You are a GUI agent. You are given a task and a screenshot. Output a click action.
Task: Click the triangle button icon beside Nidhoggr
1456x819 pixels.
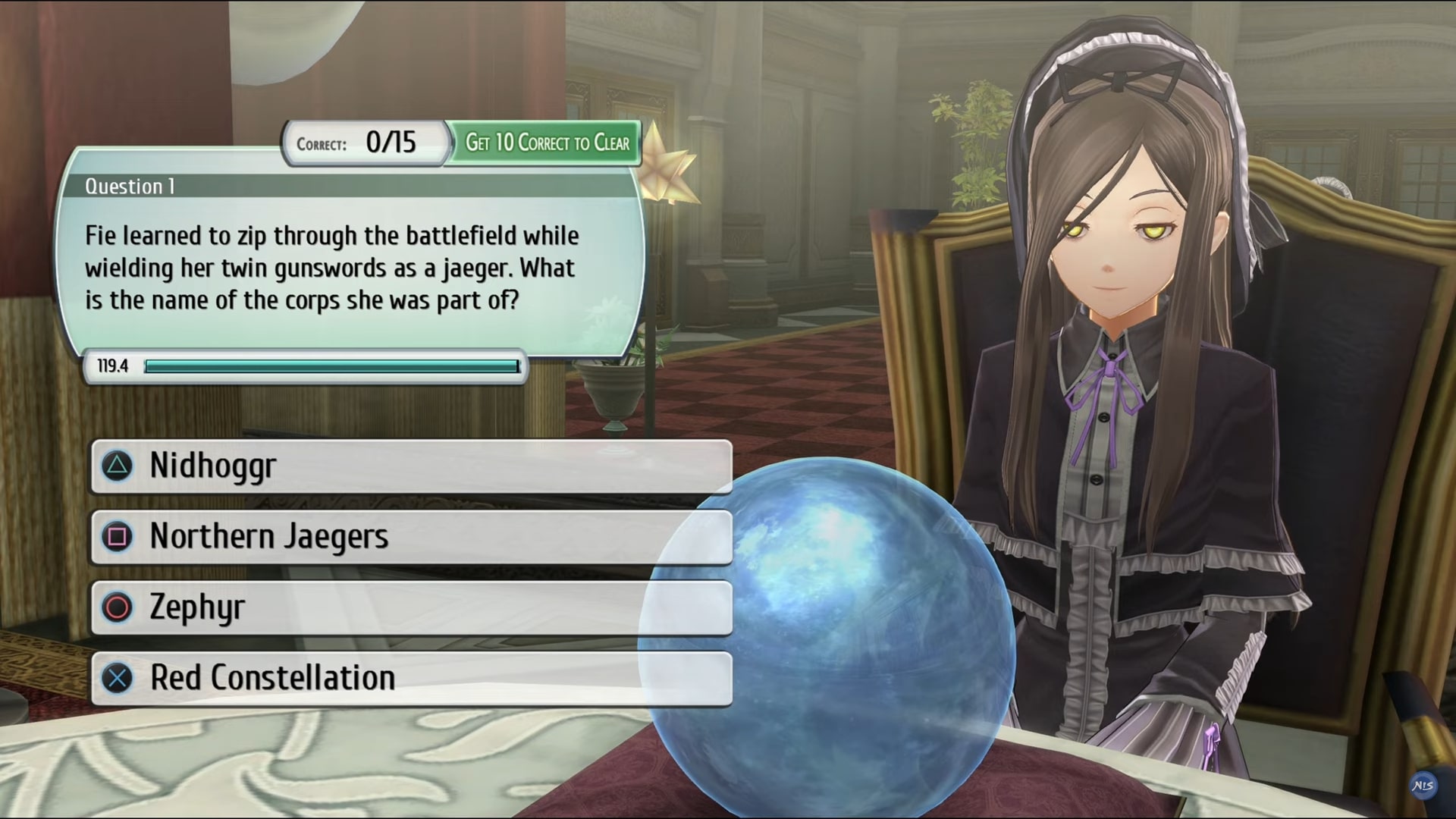[x=118, y=466]
